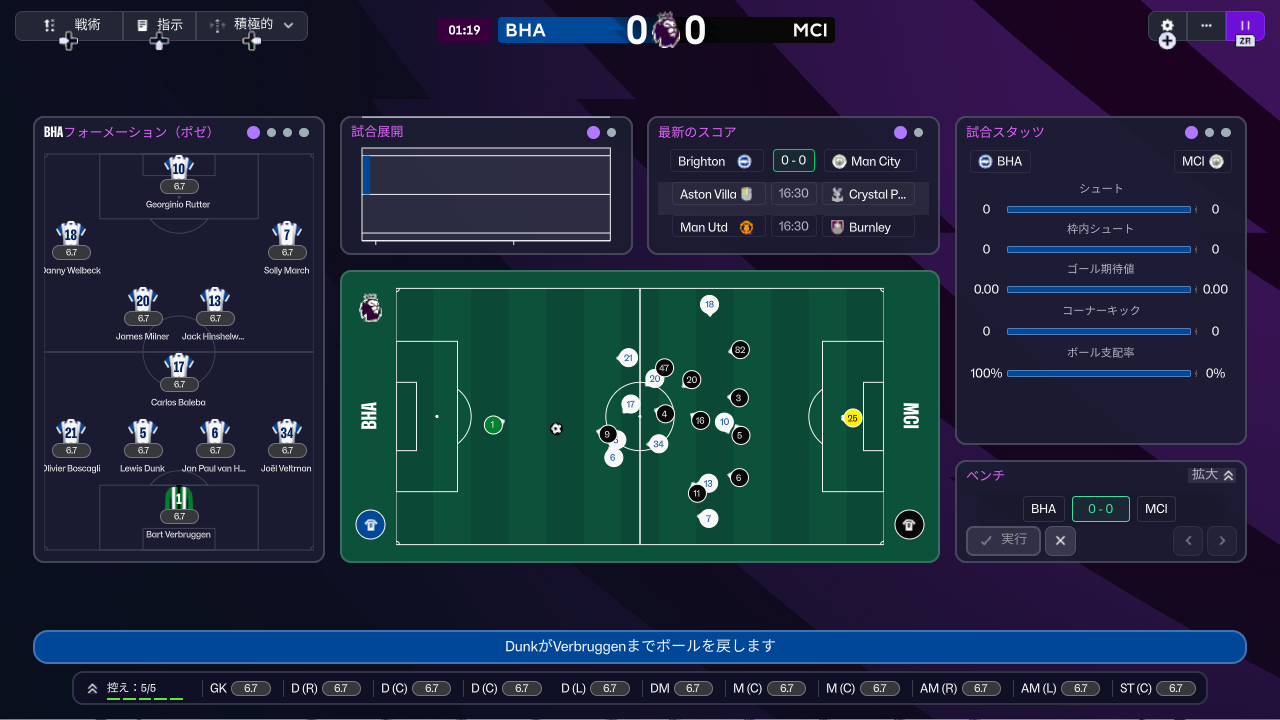Toggle a view dot on 最新のスコア panel
This screenshot has height=720, width=1280.
click(900, 132)
